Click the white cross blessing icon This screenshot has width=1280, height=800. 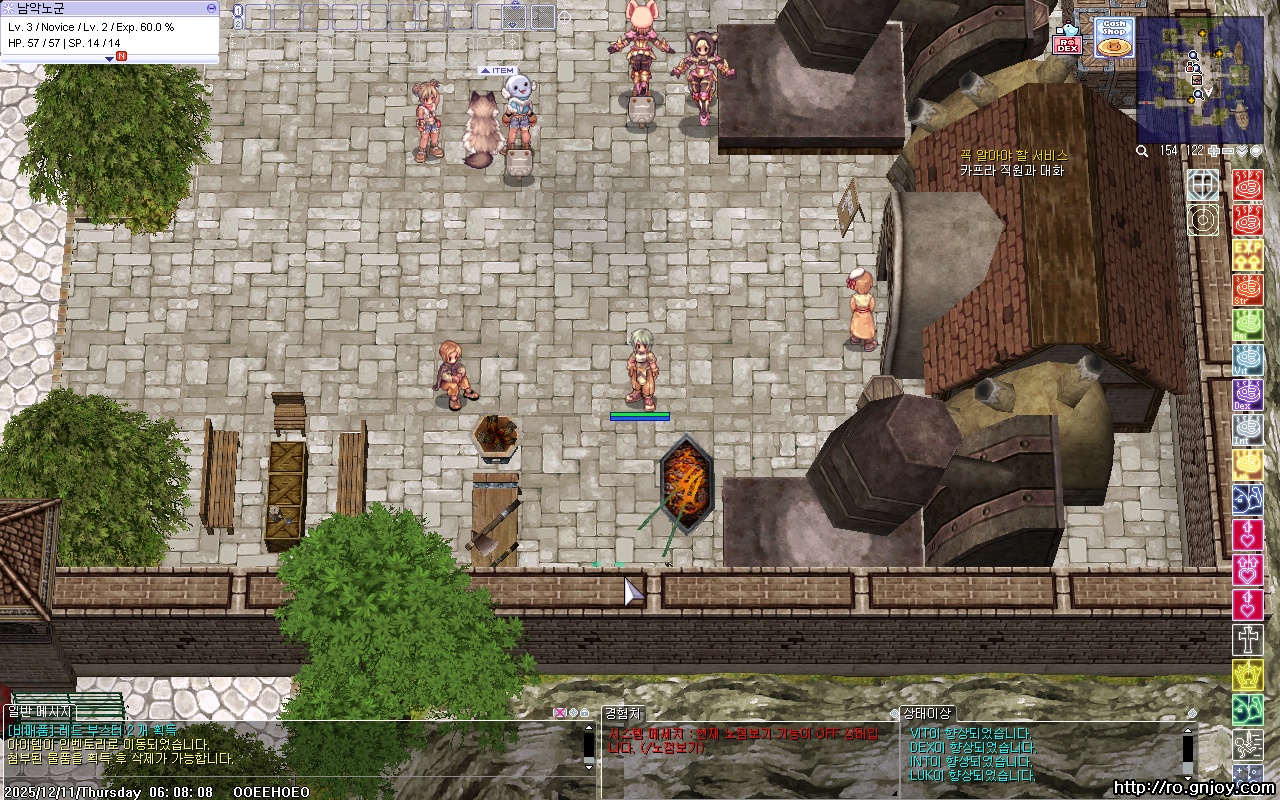(x=1247, y=640)
